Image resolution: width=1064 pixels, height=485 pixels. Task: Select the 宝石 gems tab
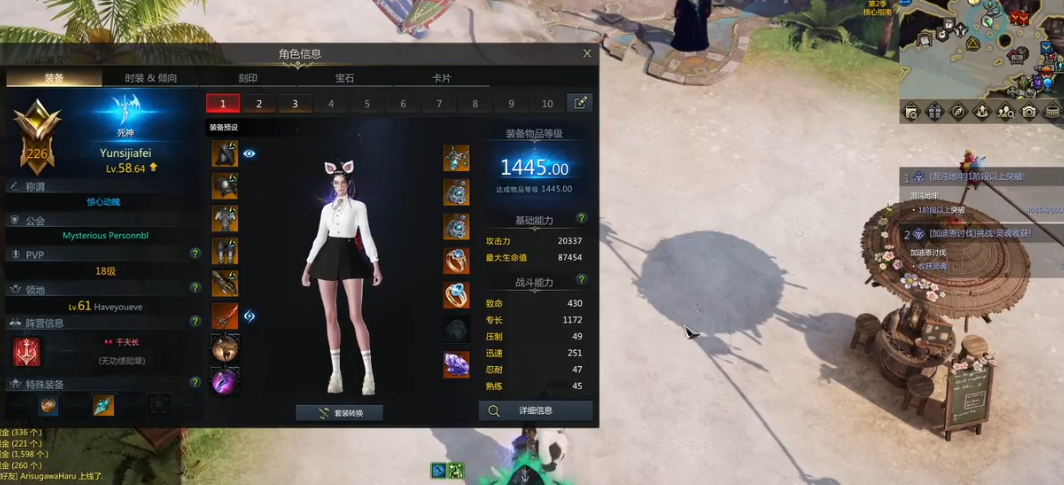point(344,78)
